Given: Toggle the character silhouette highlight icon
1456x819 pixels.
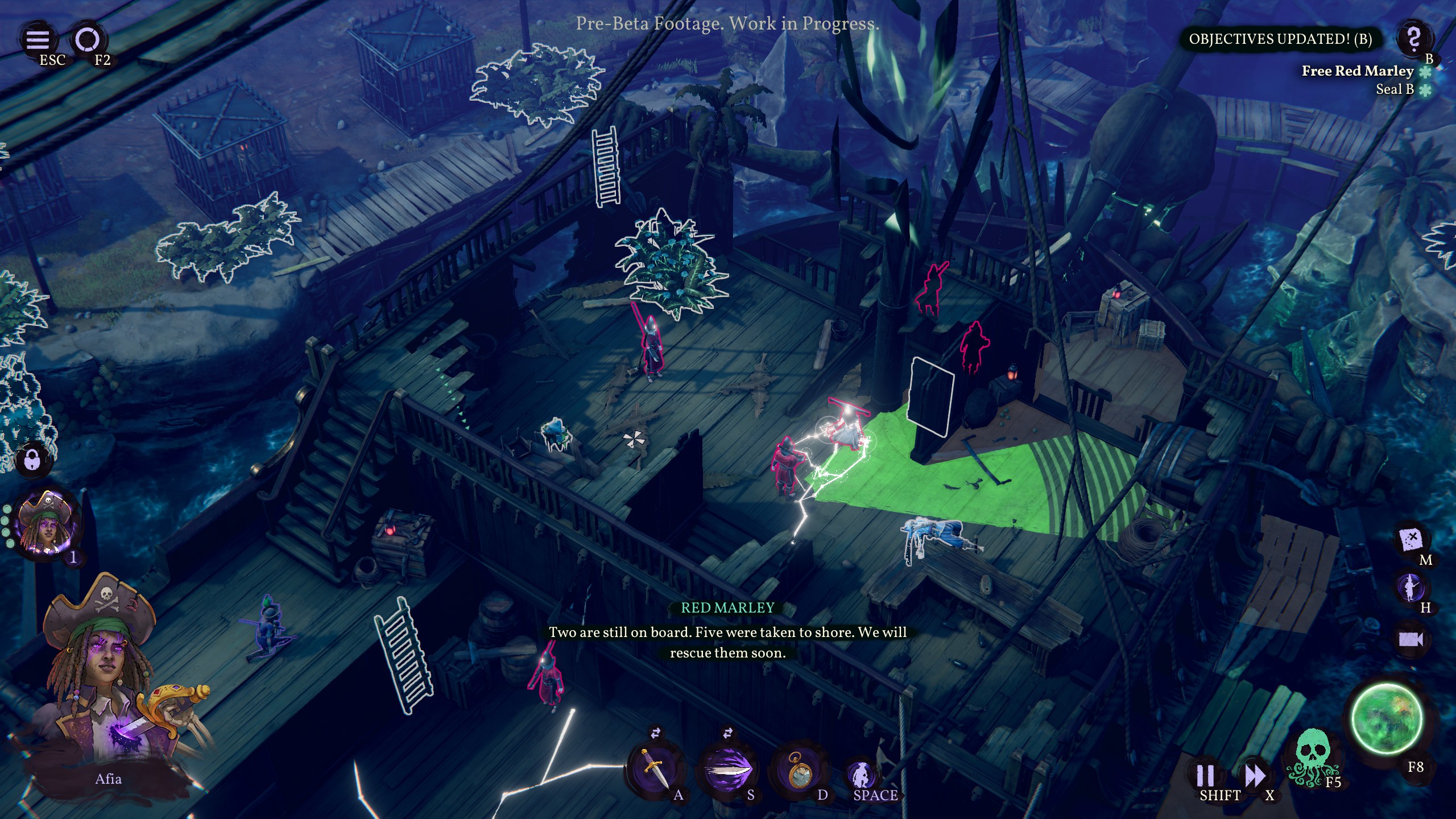Looking at the screenshot, I should click(1410, 586).
